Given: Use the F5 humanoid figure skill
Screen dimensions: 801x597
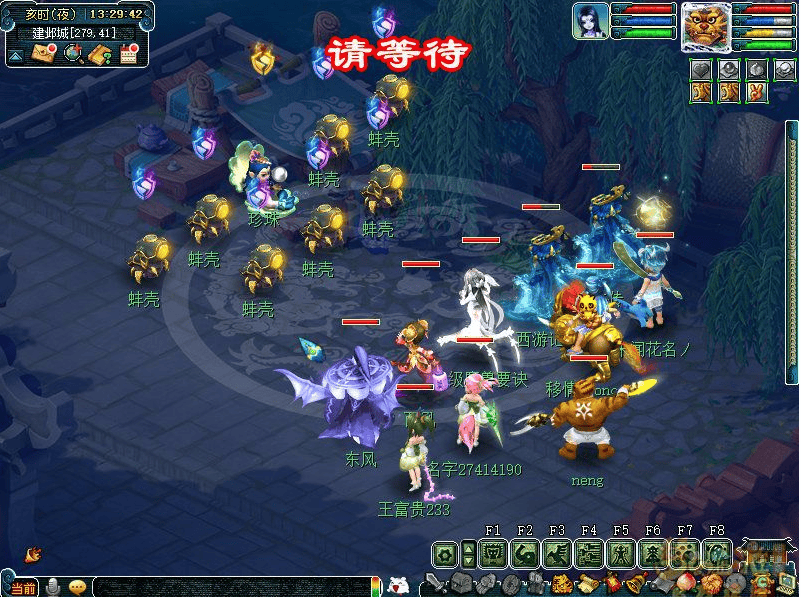Looking at the screenshot, I should coord(621,553).
